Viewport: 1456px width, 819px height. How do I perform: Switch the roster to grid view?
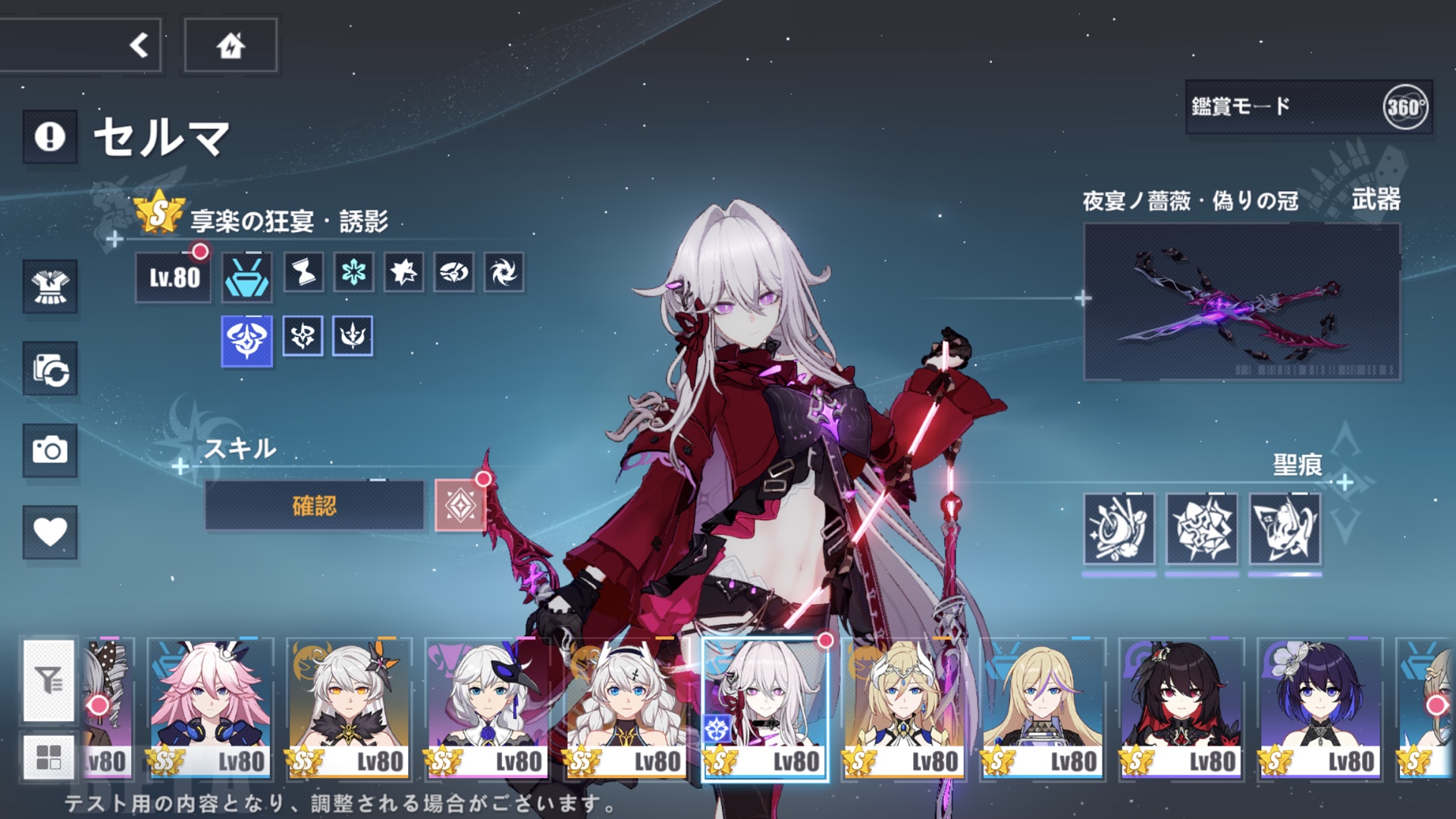[49, 758]
